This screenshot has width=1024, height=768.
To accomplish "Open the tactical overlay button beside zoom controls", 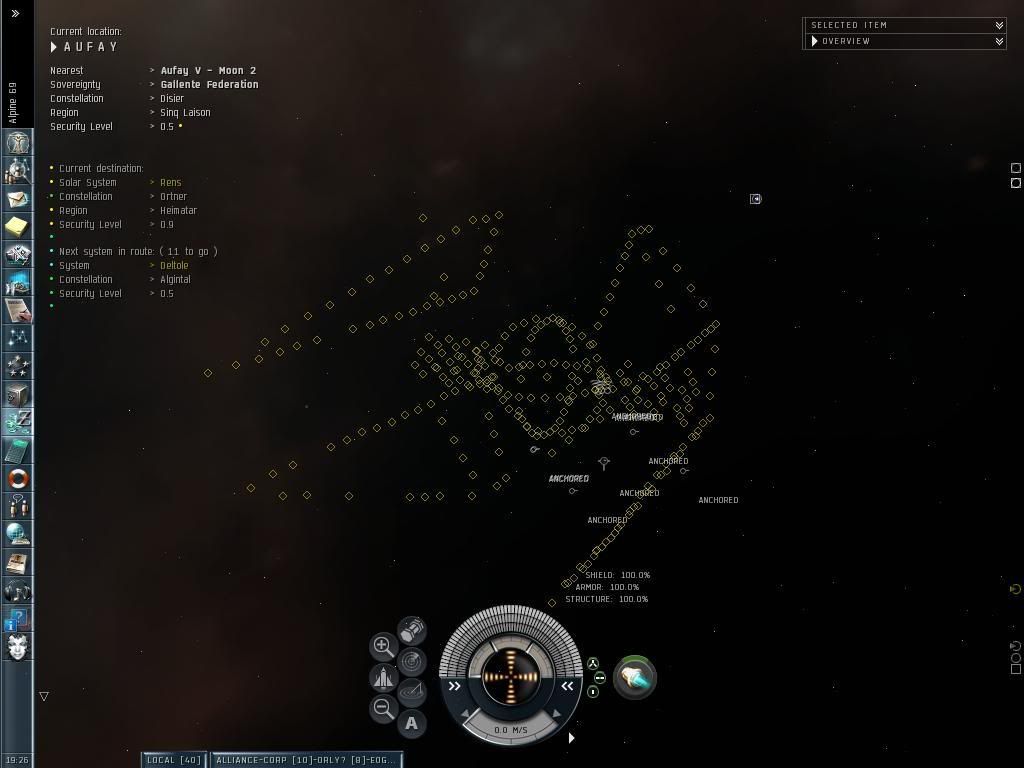I will pyautogui.click(x=411, y=691).
